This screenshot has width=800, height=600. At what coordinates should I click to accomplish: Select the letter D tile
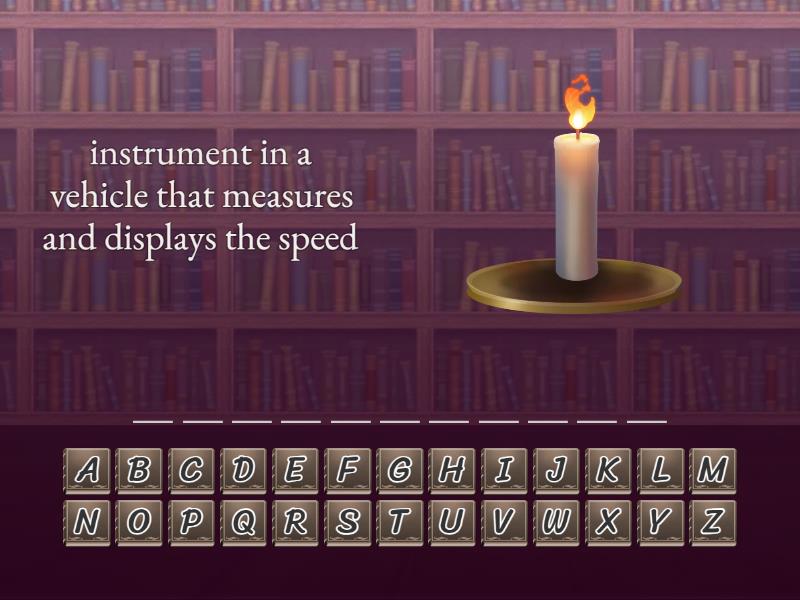coord(243,470)
